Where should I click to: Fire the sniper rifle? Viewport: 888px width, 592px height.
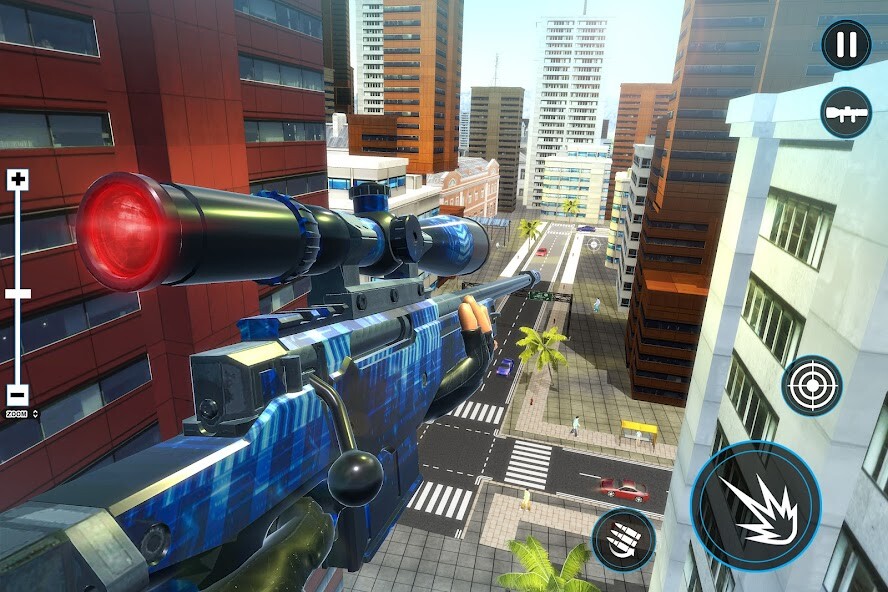(x=755, y=505)
